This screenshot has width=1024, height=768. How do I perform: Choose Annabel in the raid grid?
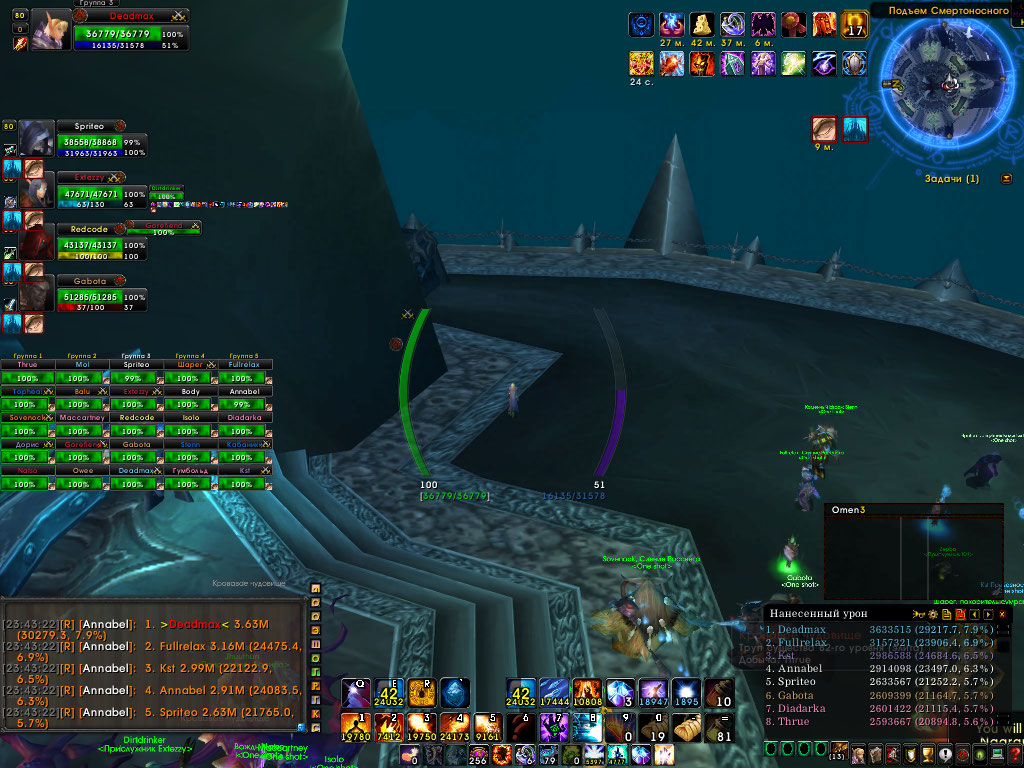coord(245,398)
